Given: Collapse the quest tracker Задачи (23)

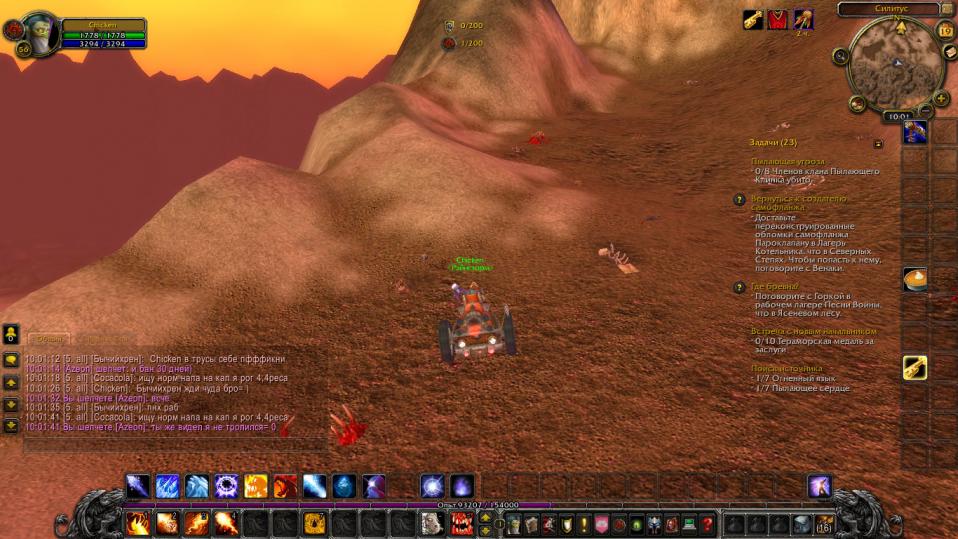Looking at the screenshot, I should coord(878,143).
